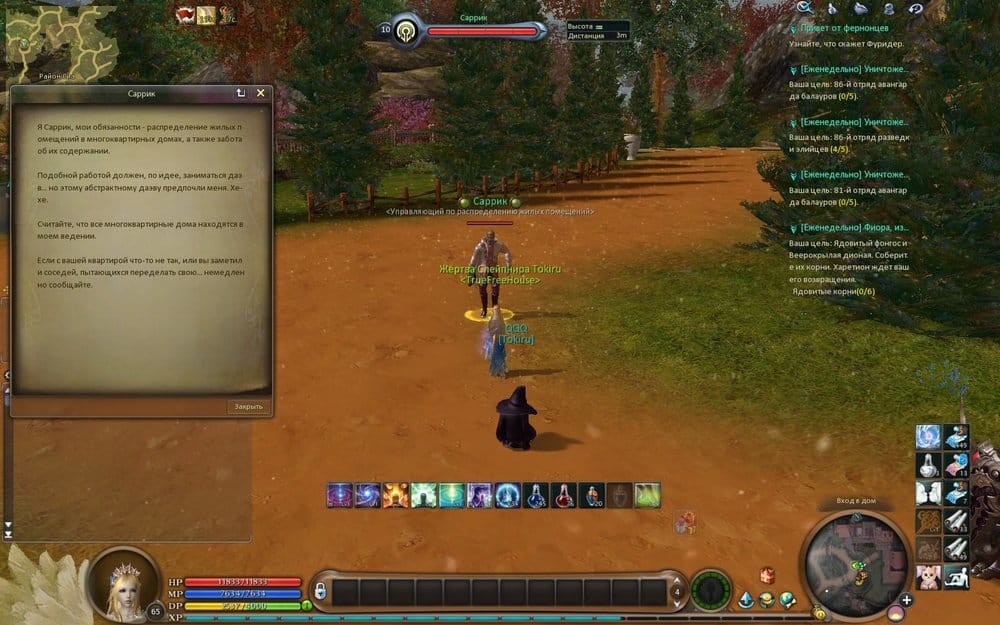This screenshot has width=1000, height=625.
Task: Select the pink cat pet icon
Action: (x=928, y=577)
